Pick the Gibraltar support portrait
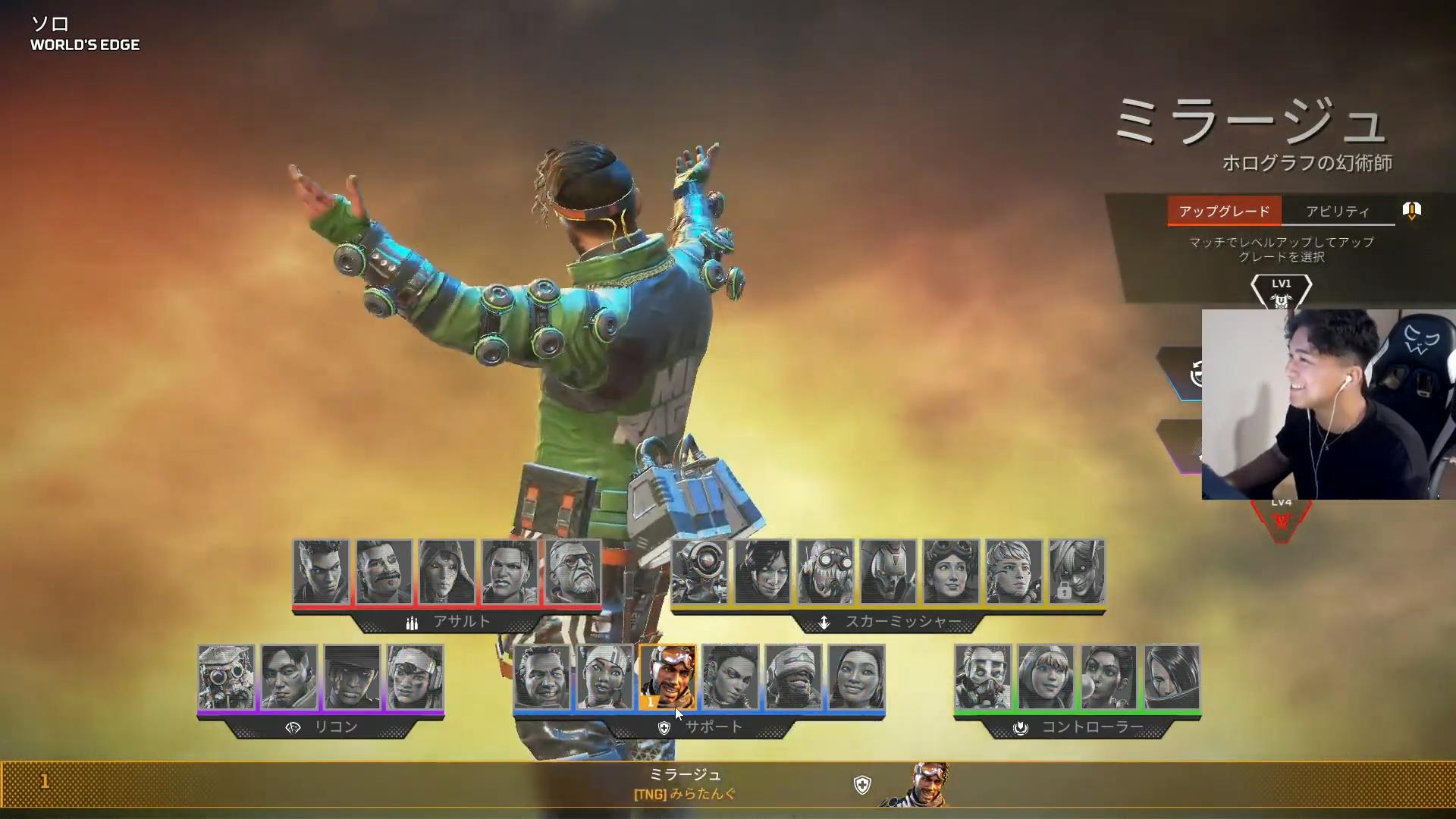Screen dimensions: 1456x819 tap(541, 677)
